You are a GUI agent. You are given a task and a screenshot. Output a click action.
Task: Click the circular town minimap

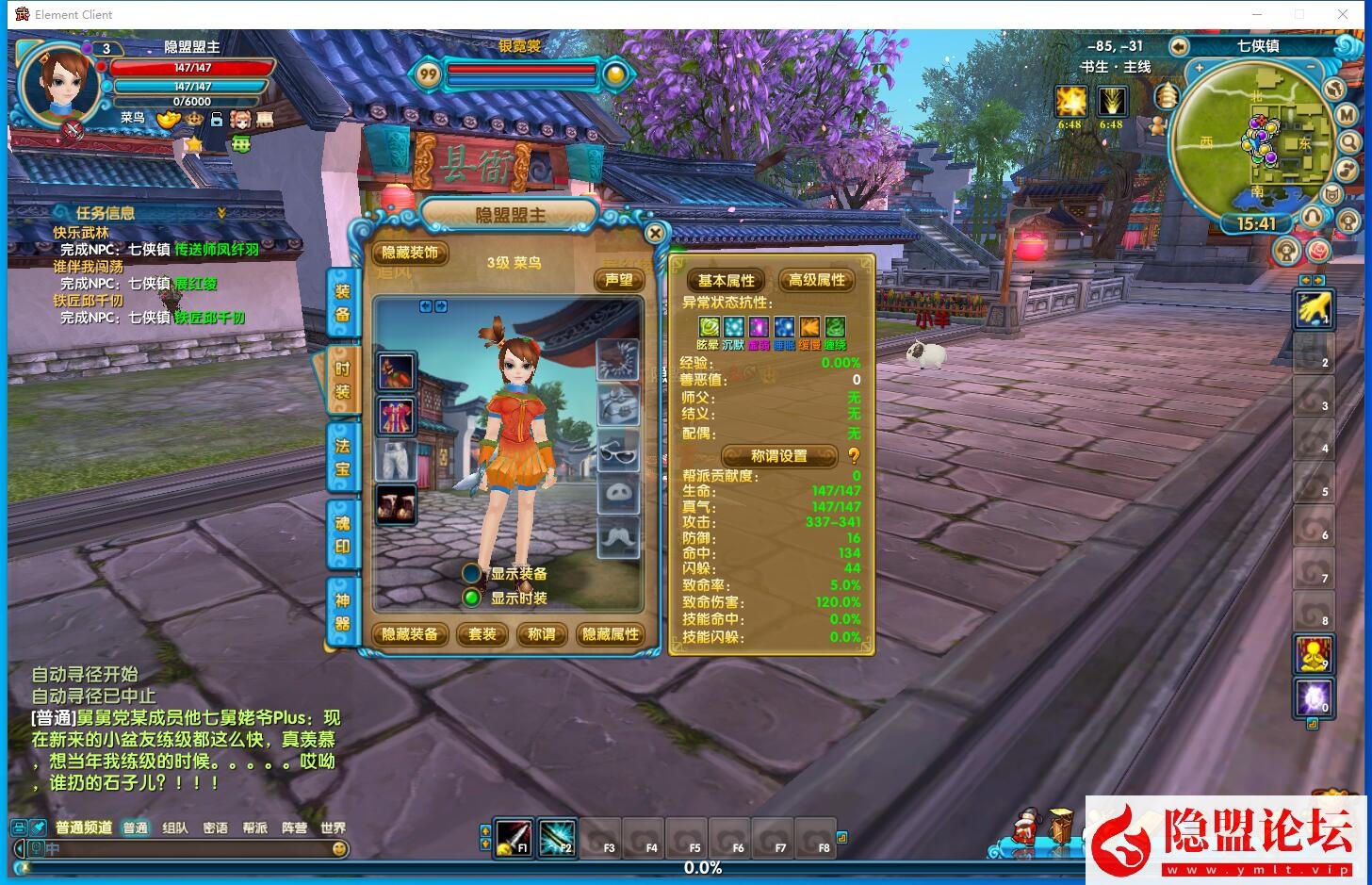[1253, 141]
